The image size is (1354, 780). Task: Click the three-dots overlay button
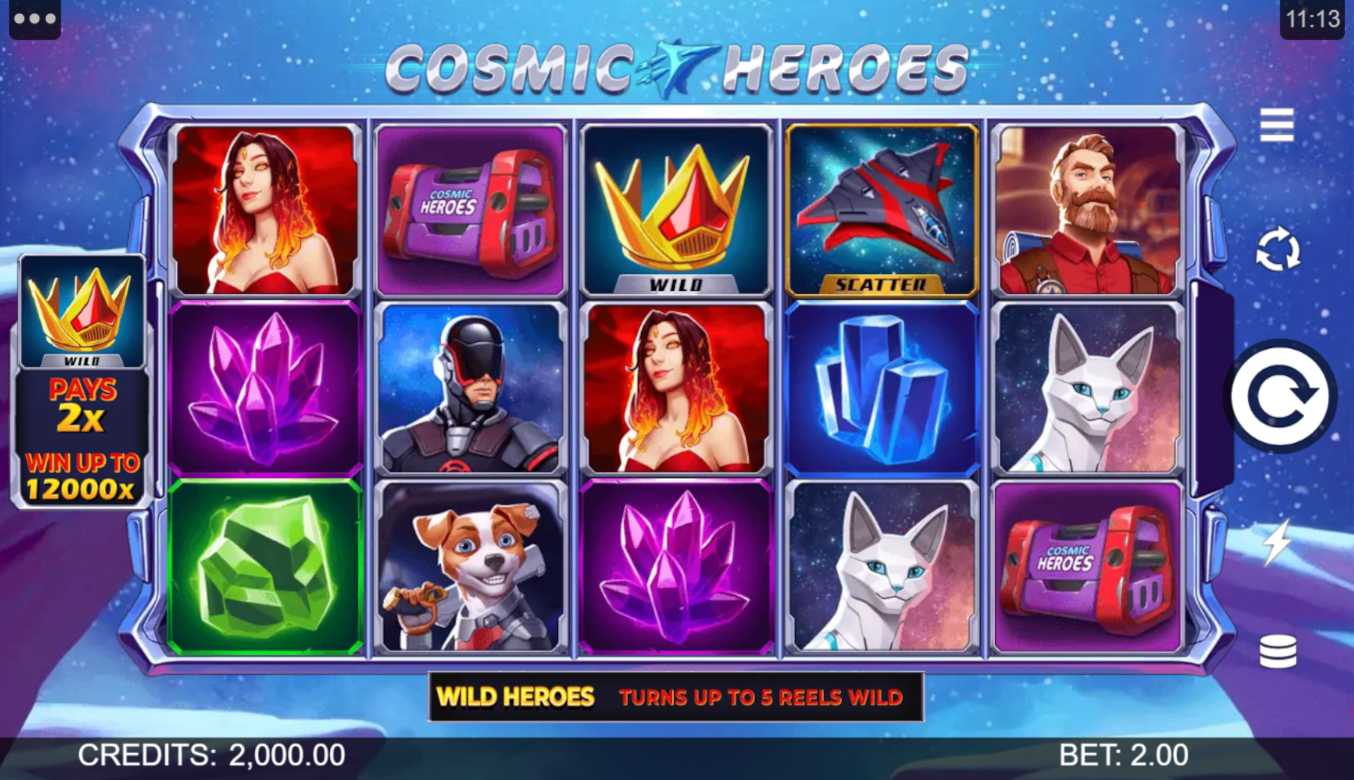tap(35, 20)
